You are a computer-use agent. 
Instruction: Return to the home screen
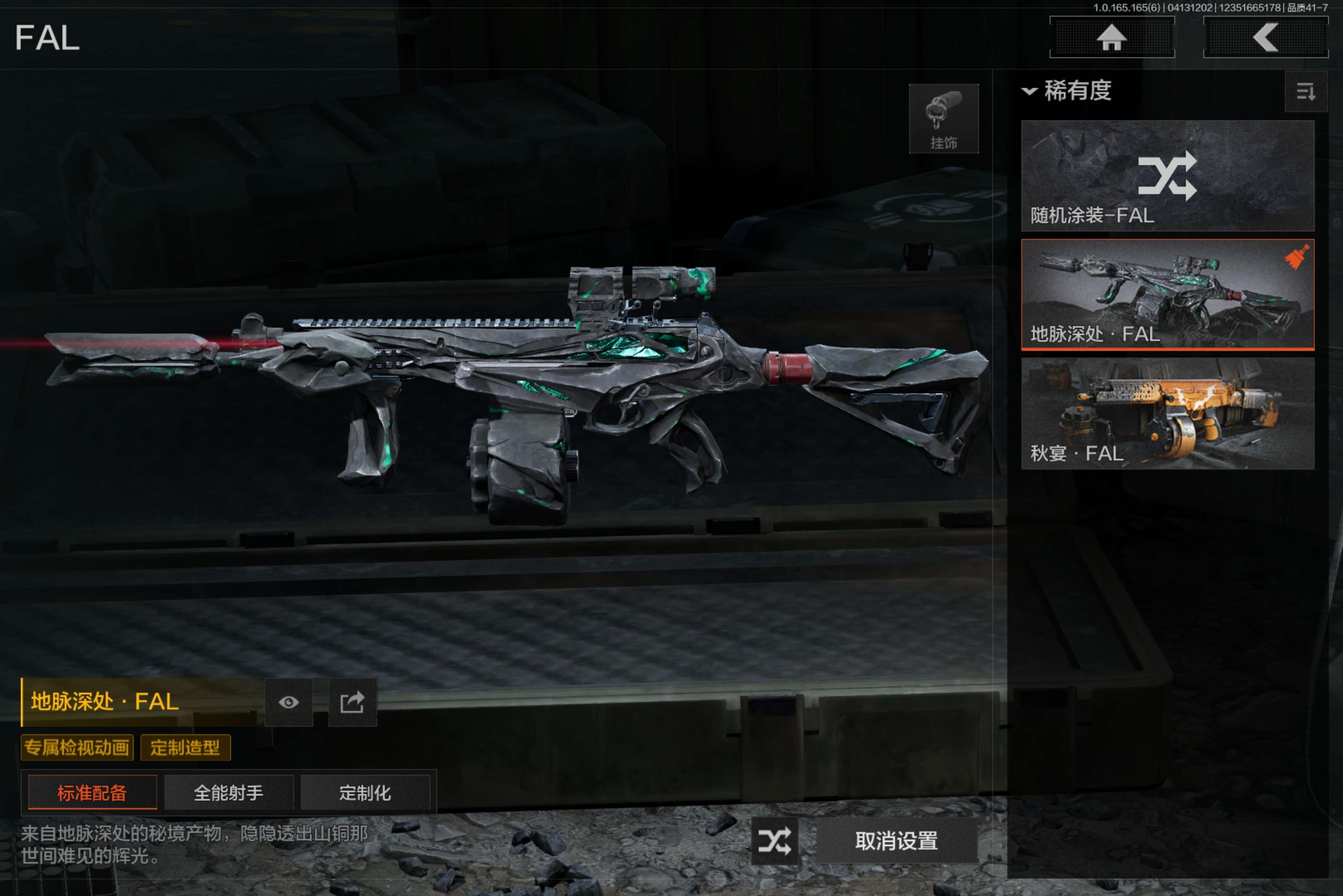(x=1111, y=38)
